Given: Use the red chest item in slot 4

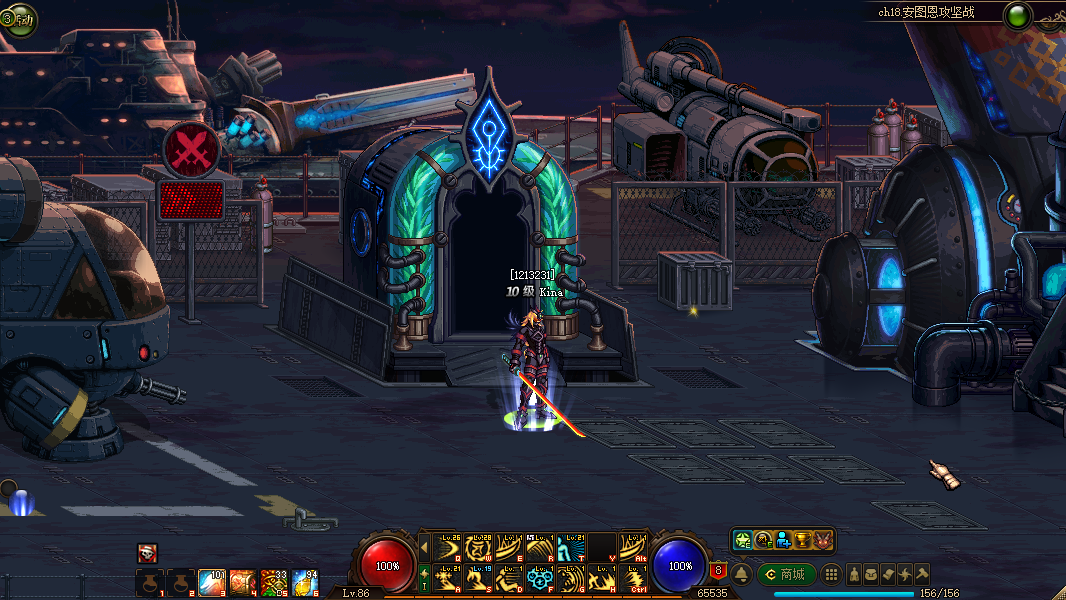Looking at the screenshot, I should click(x=243, y=581).
